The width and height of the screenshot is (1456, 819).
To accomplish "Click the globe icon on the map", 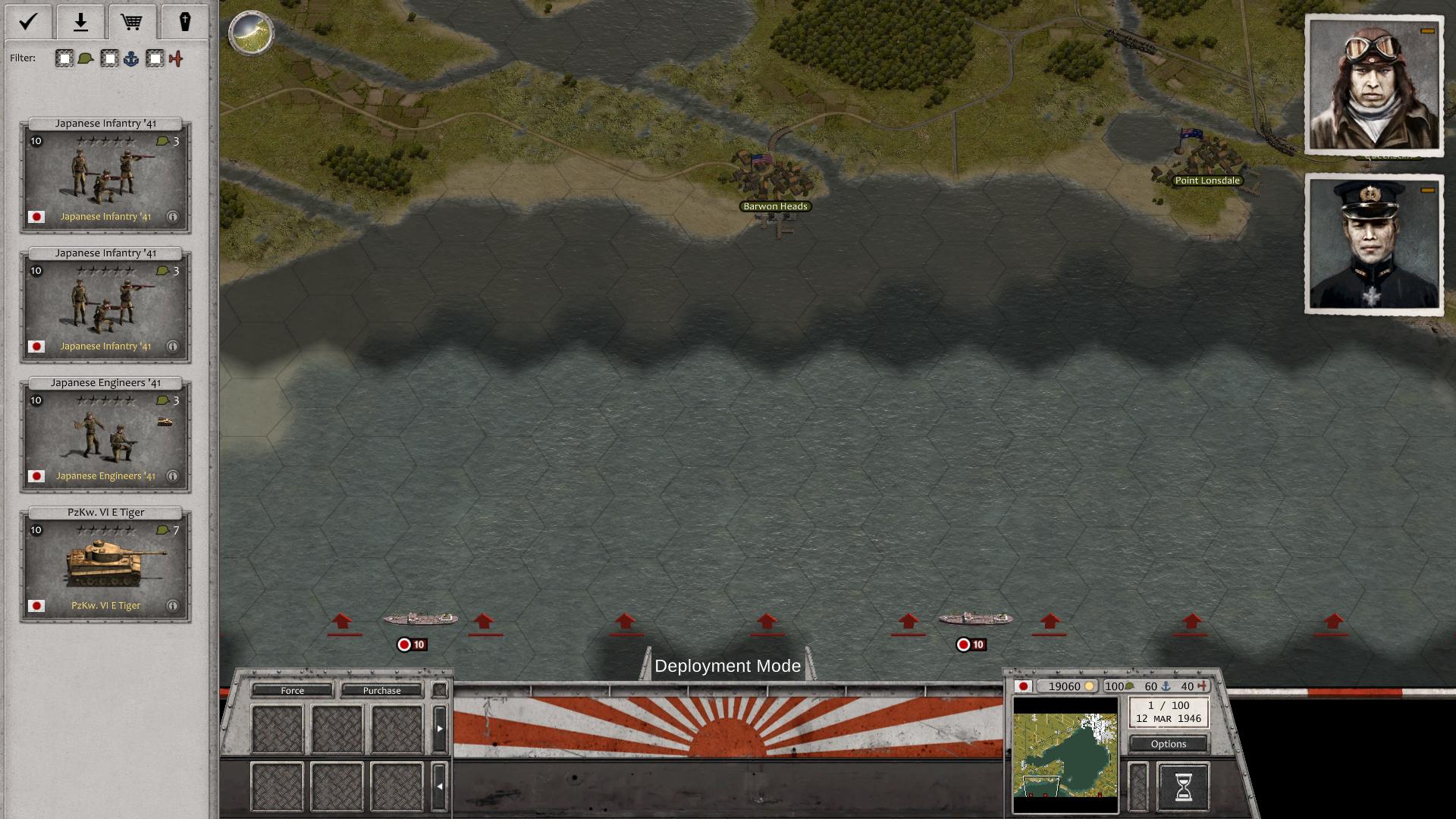I will click(251, 33).
